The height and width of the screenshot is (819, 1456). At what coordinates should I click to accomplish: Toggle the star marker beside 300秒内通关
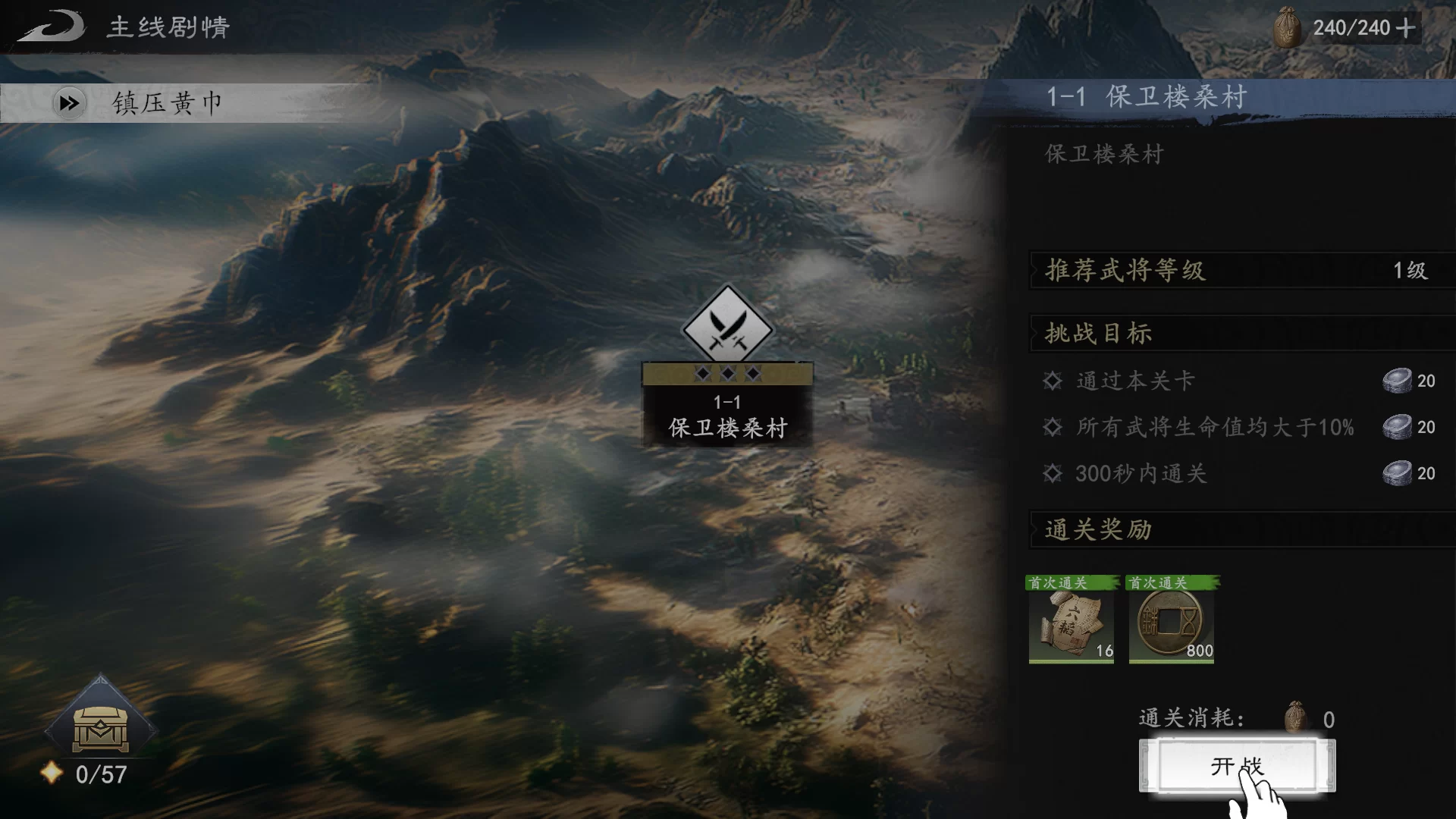1052,474
